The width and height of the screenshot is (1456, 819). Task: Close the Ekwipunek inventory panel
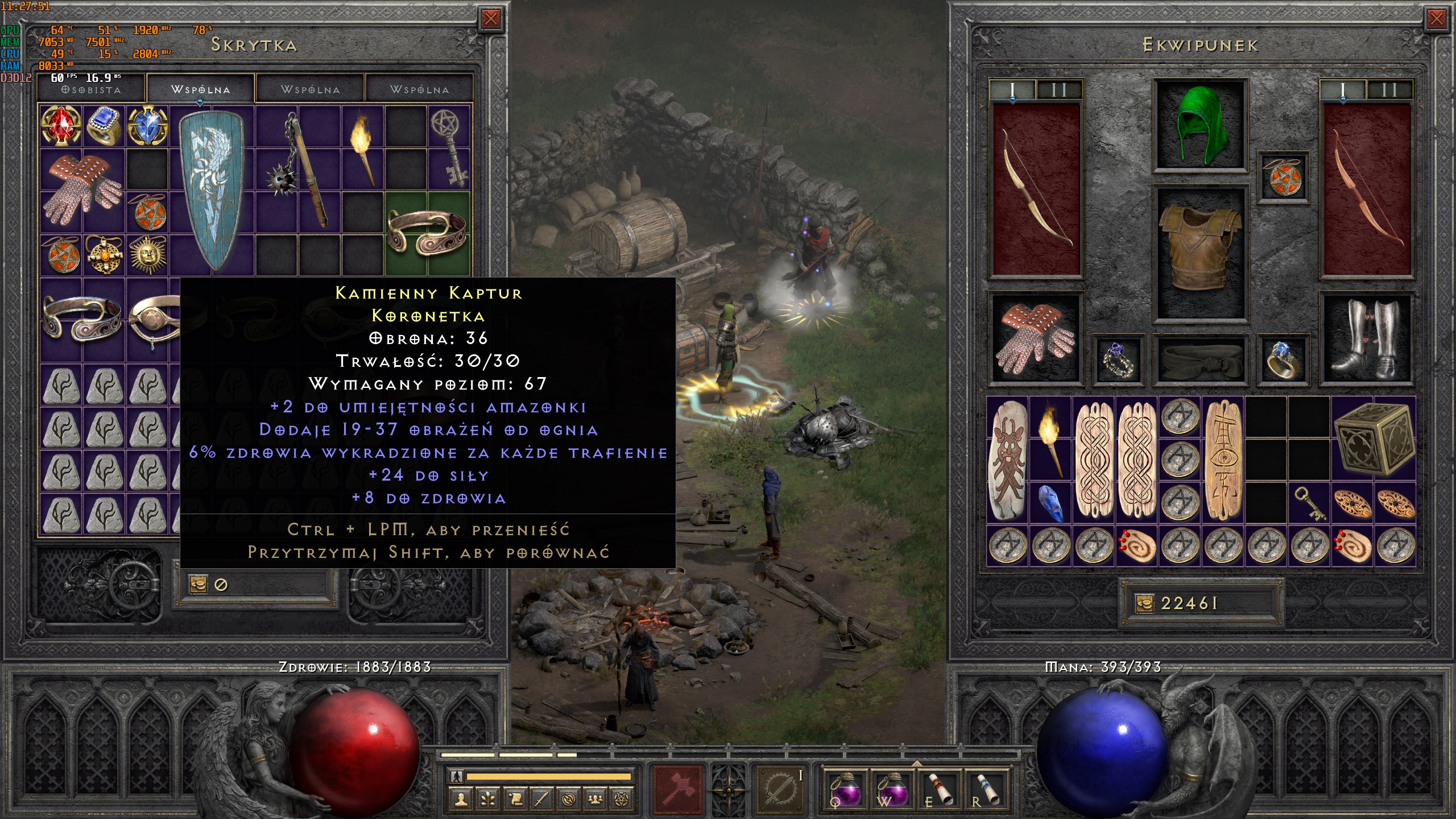[x=1436, y=19]
